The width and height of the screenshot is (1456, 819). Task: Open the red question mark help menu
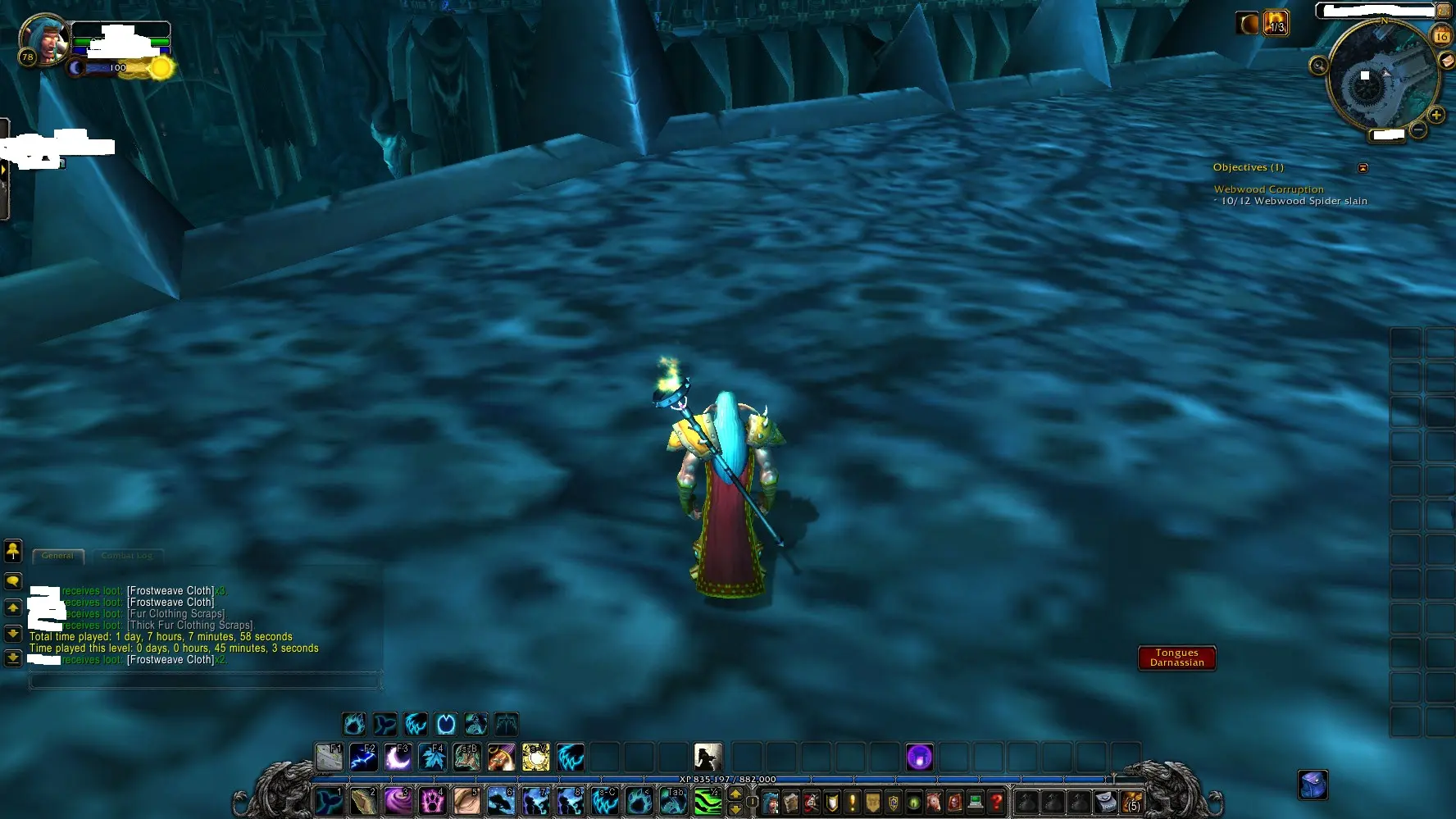click(996, 801)
